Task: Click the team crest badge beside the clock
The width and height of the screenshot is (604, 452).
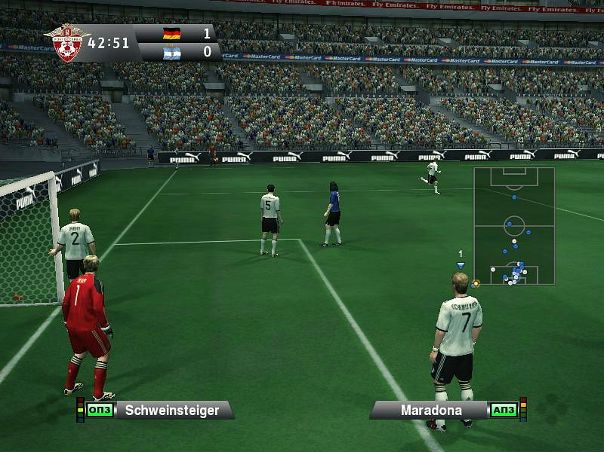Action: [66, 43]
